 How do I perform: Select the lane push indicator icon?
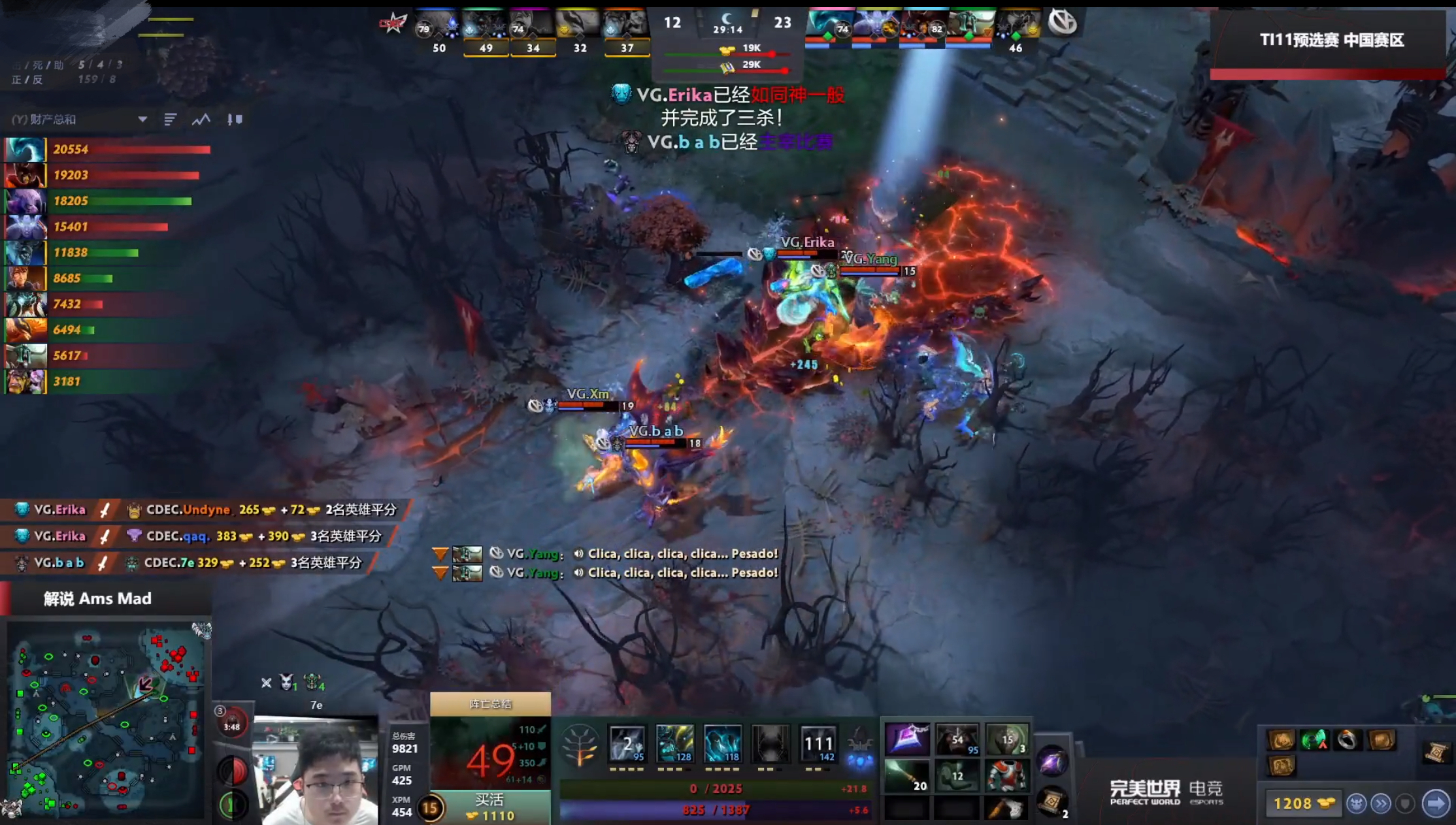pyautogui.click(x=236, y=120)
